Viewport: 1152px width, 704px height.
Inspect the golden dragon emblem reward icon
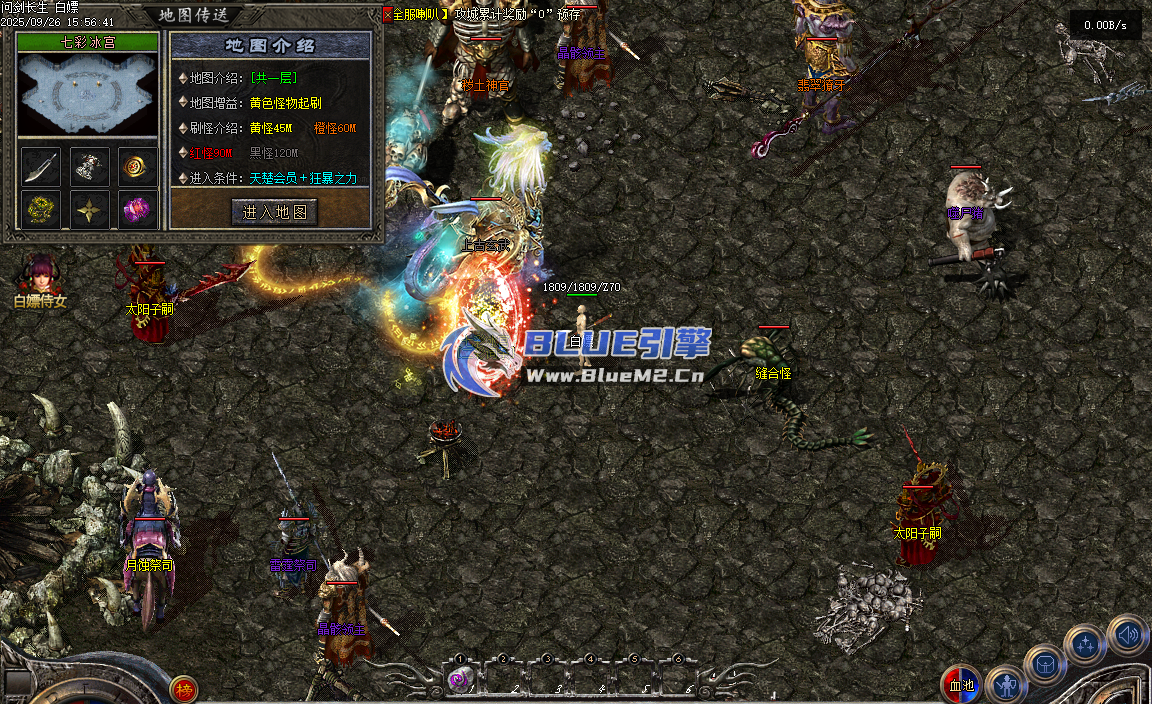(41, 210)
